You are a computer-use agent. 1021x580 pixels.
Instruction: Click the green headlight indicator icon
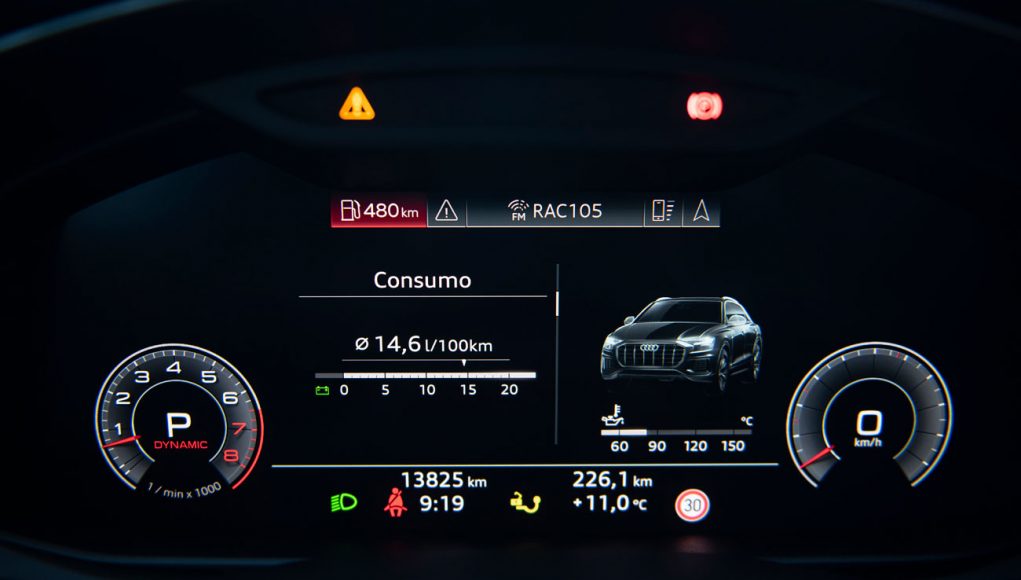(344, 503)
